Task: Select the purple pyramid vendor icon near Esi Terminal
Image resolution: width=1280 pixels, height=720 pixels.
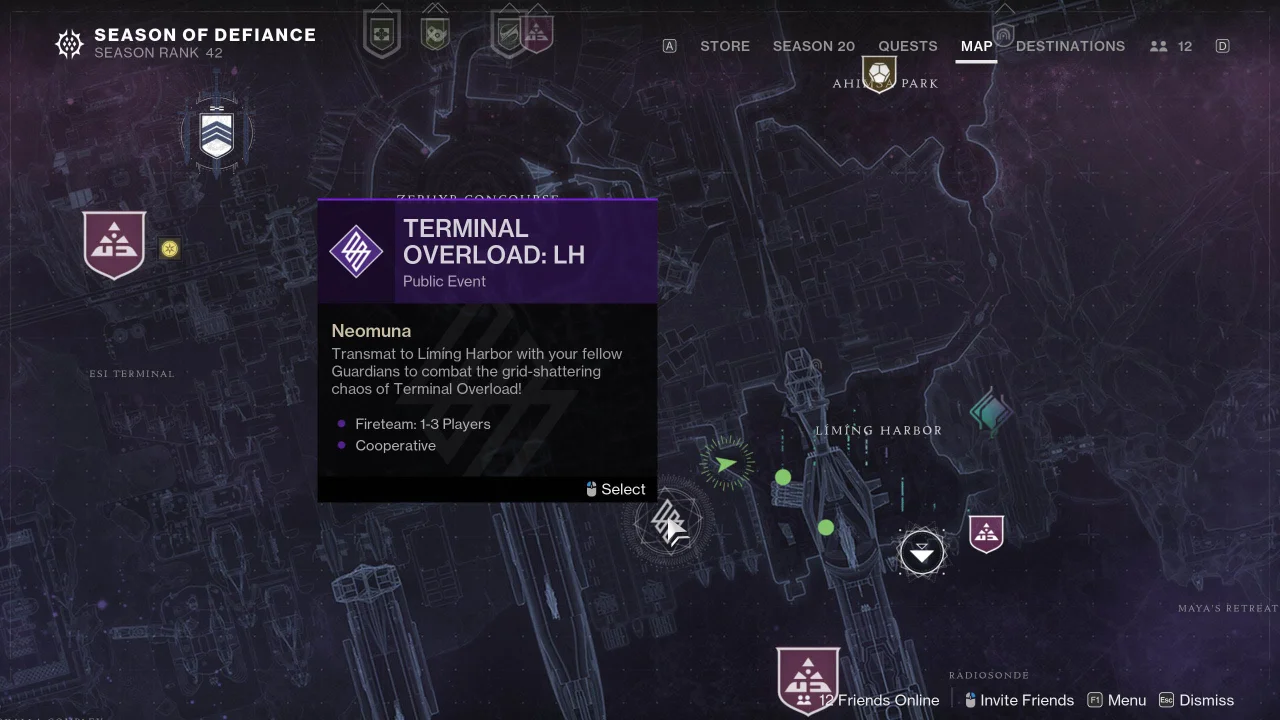Action: pos(114,243)
